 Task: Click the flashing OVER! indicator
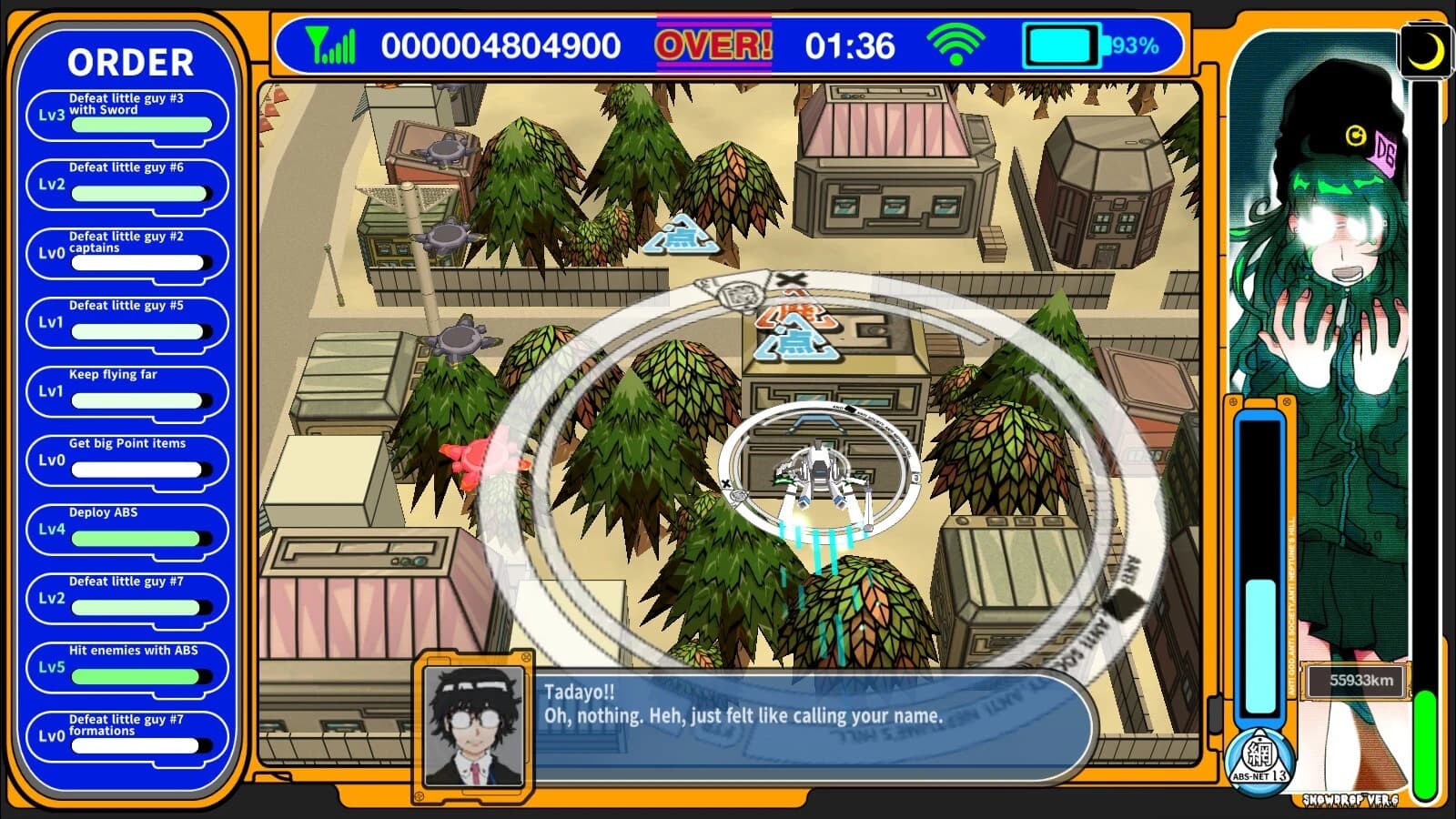(x=713, y=43)
